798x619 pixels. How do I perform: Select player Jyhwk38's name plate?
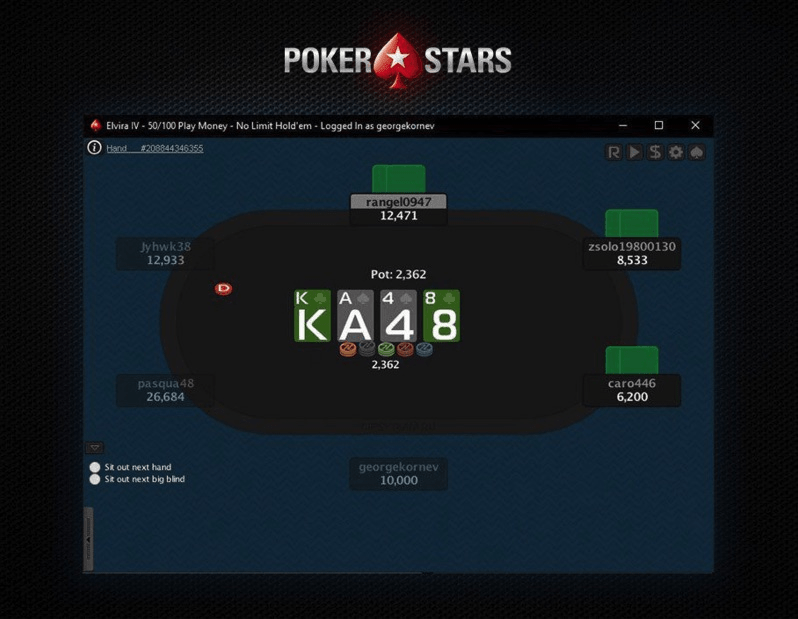tap(166, 253)
